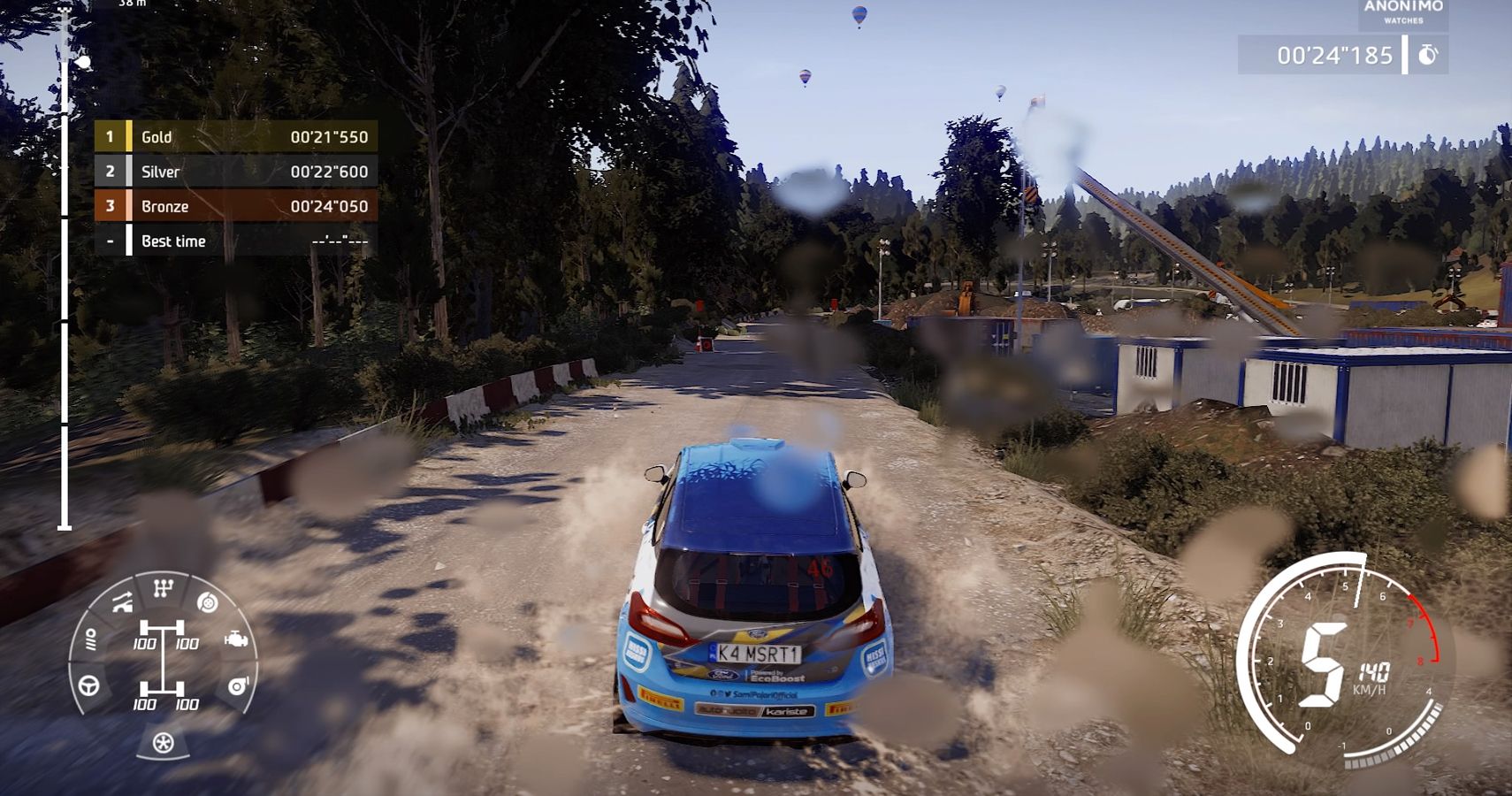
Task: Toggle the stopwatch icon beside the timer
Action: click(1425, 55)
